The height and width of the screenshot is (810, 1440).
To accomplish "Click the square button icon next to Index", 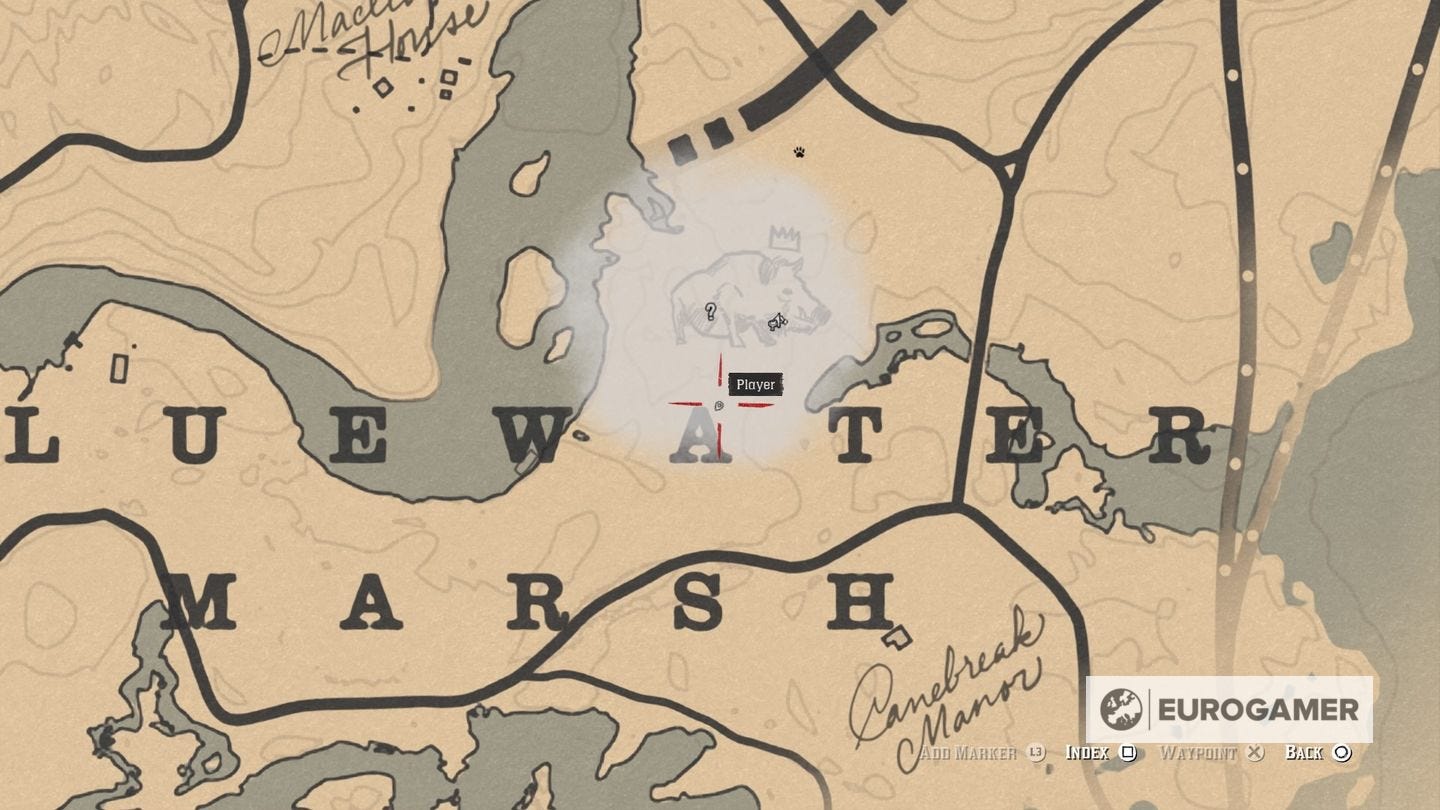I will [x=1128, y=753].
